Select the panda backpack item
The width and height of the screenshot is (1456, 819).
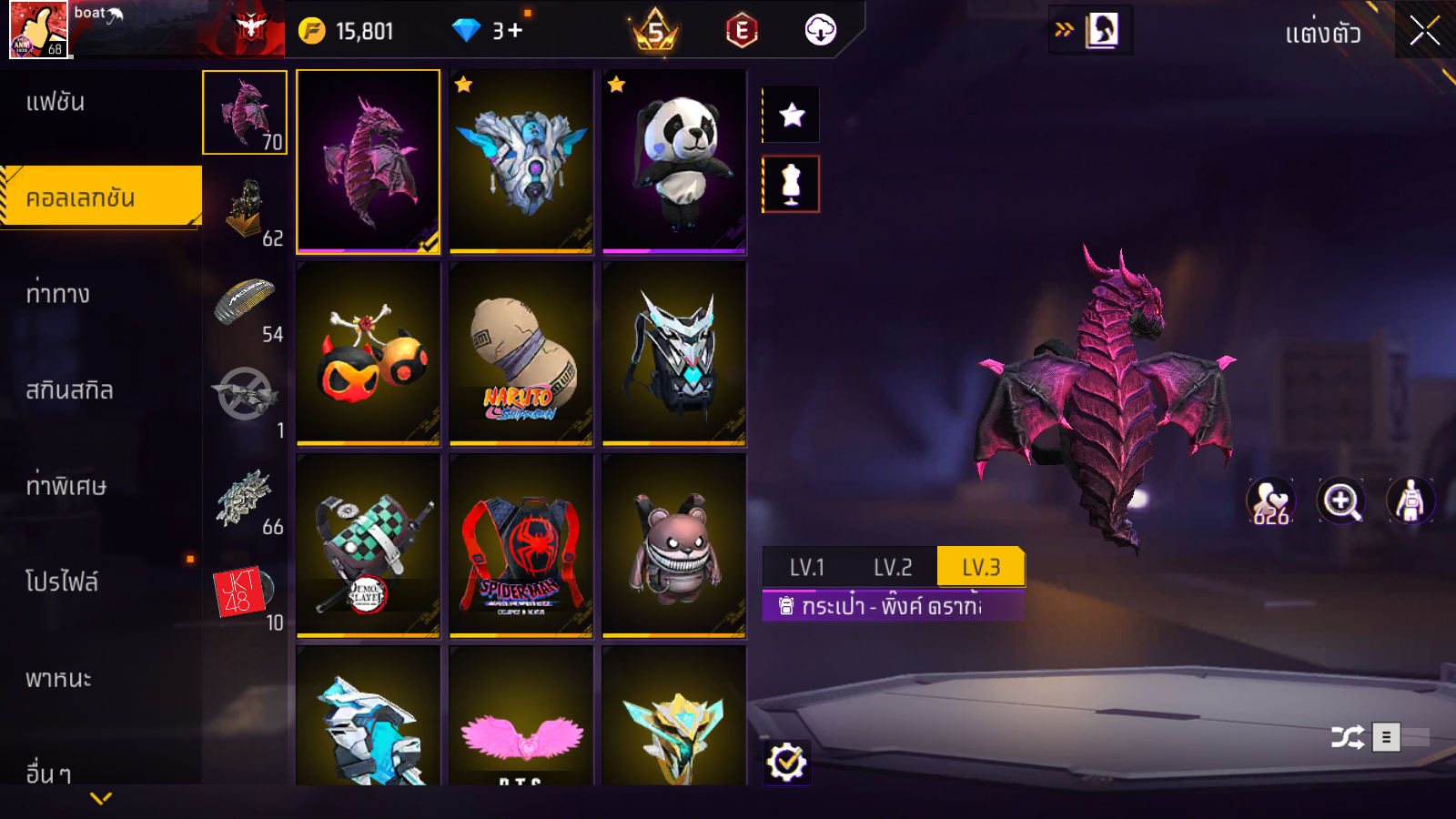(674, 162)
